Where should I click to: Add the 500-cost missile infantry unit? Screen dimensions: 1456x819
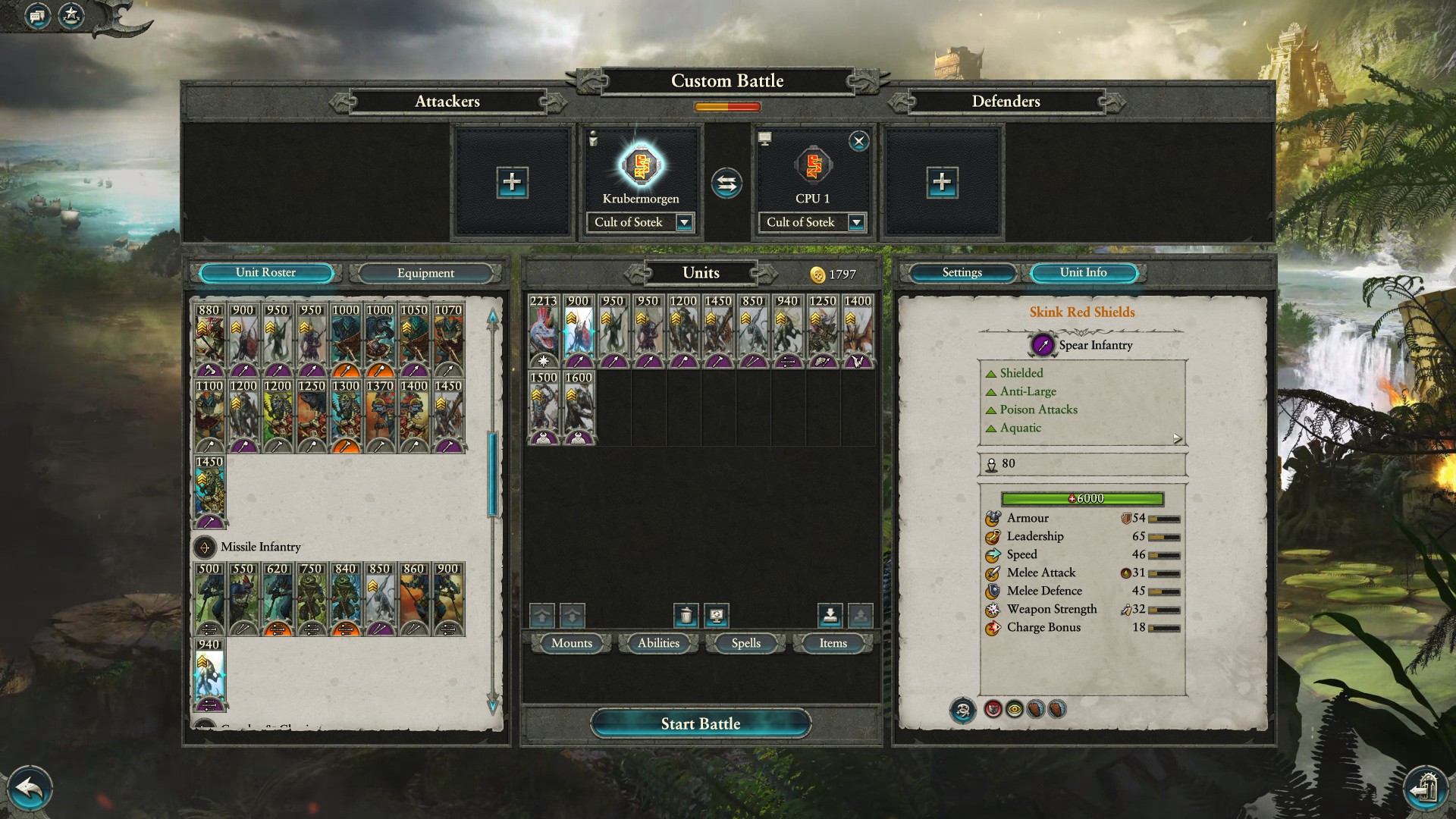pyautogui.click(x=209, y=598)
